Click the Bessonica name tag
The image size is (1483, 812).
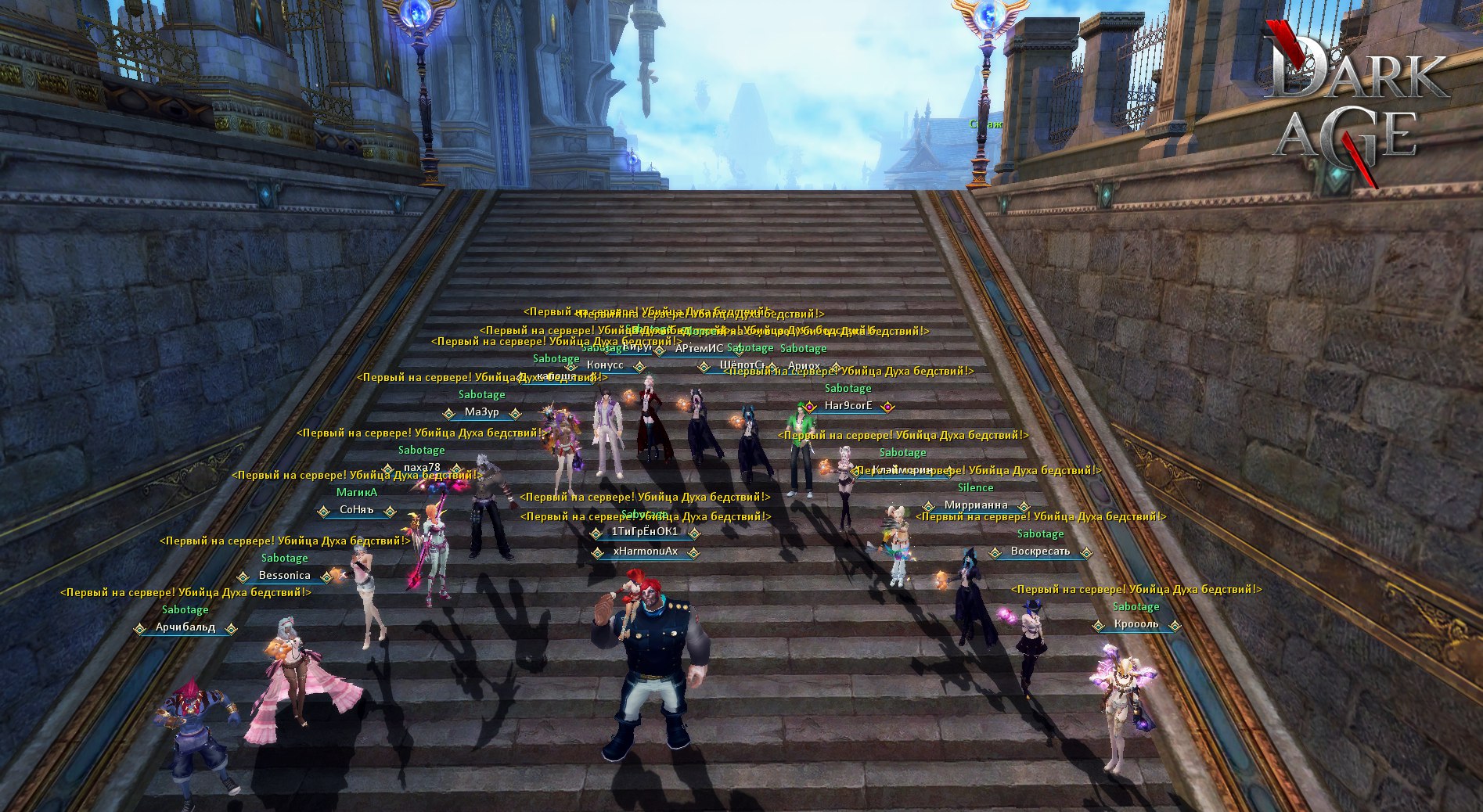point(285,576)
